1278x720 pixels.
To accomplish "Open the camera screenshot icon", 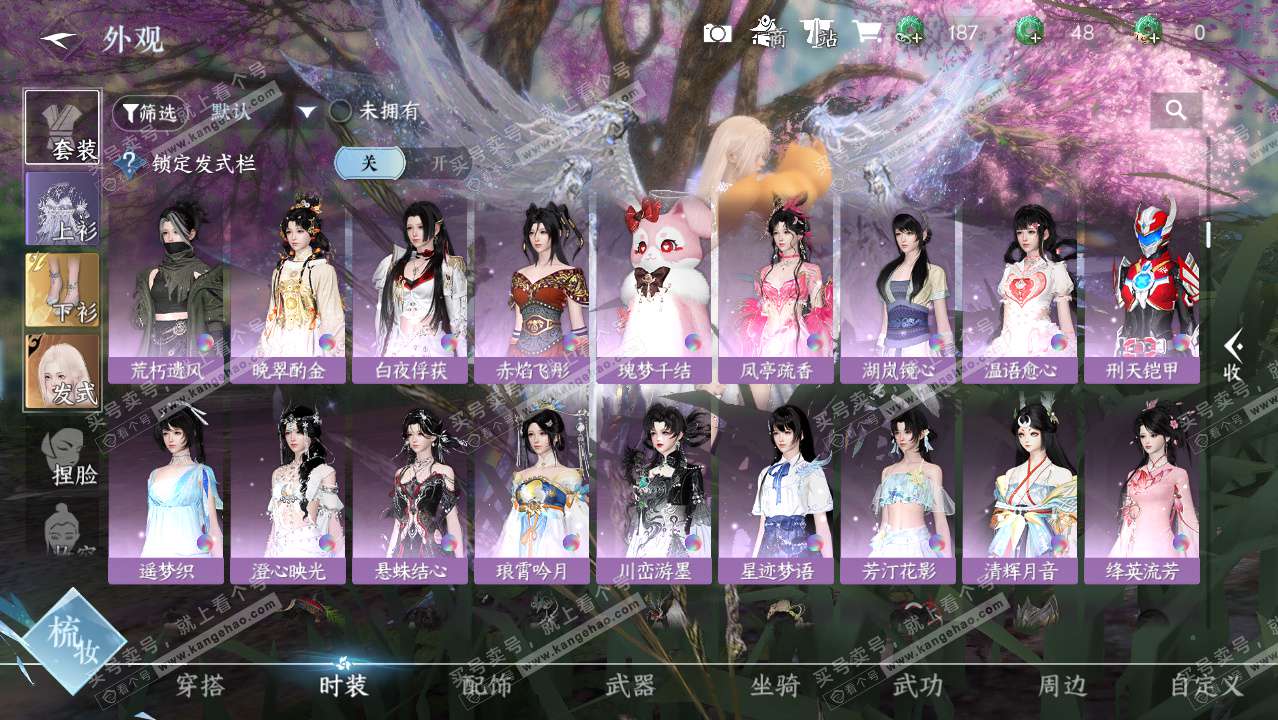I will 717,33.
